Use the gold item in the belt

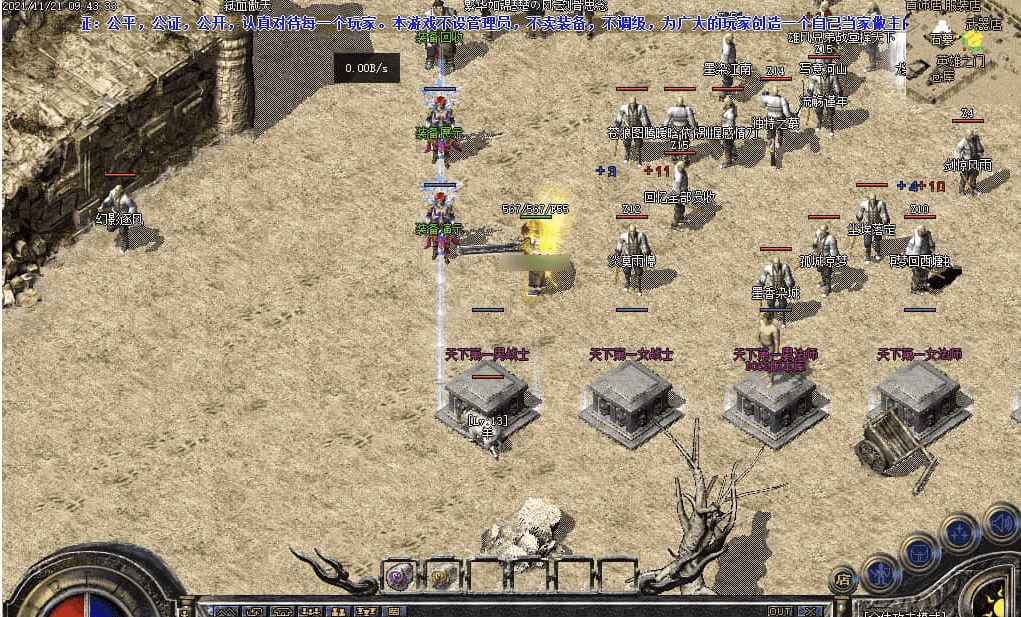coord(441,576)
